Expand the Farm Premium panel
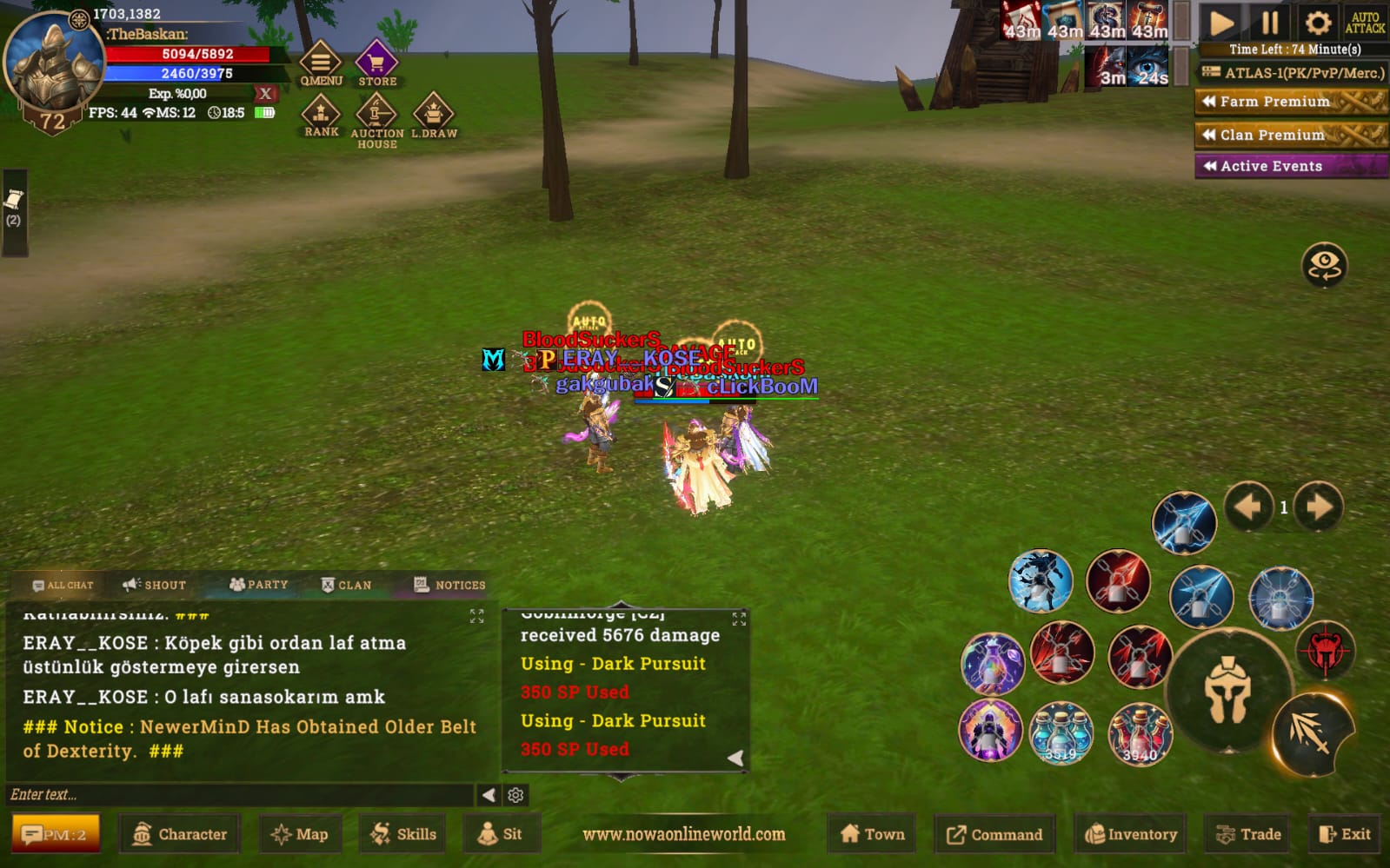Viewport: 1390px width, 868px height. click(1291, 102)
